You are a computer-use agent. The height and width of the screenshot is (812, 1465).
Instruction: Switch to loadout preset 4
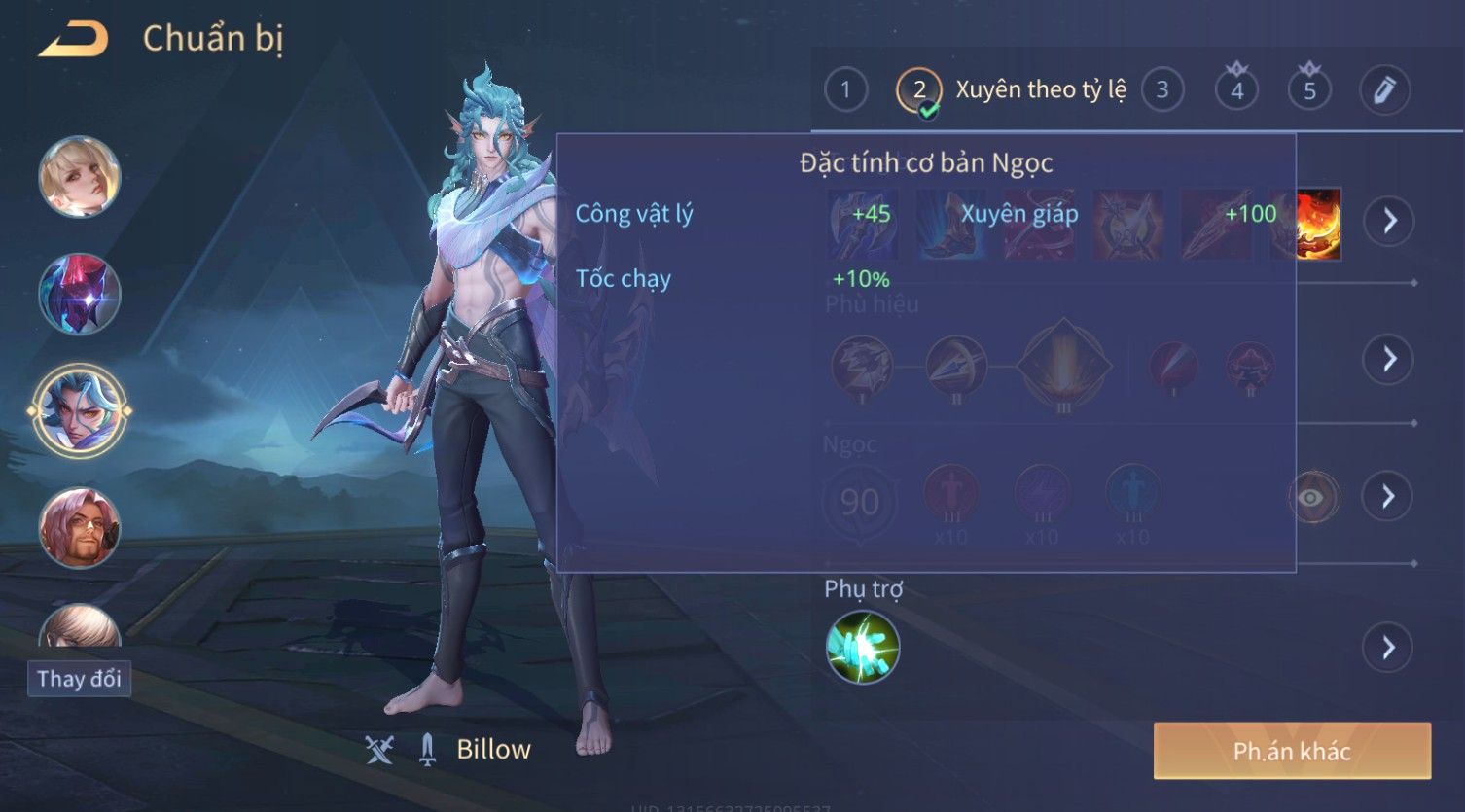1236,90
